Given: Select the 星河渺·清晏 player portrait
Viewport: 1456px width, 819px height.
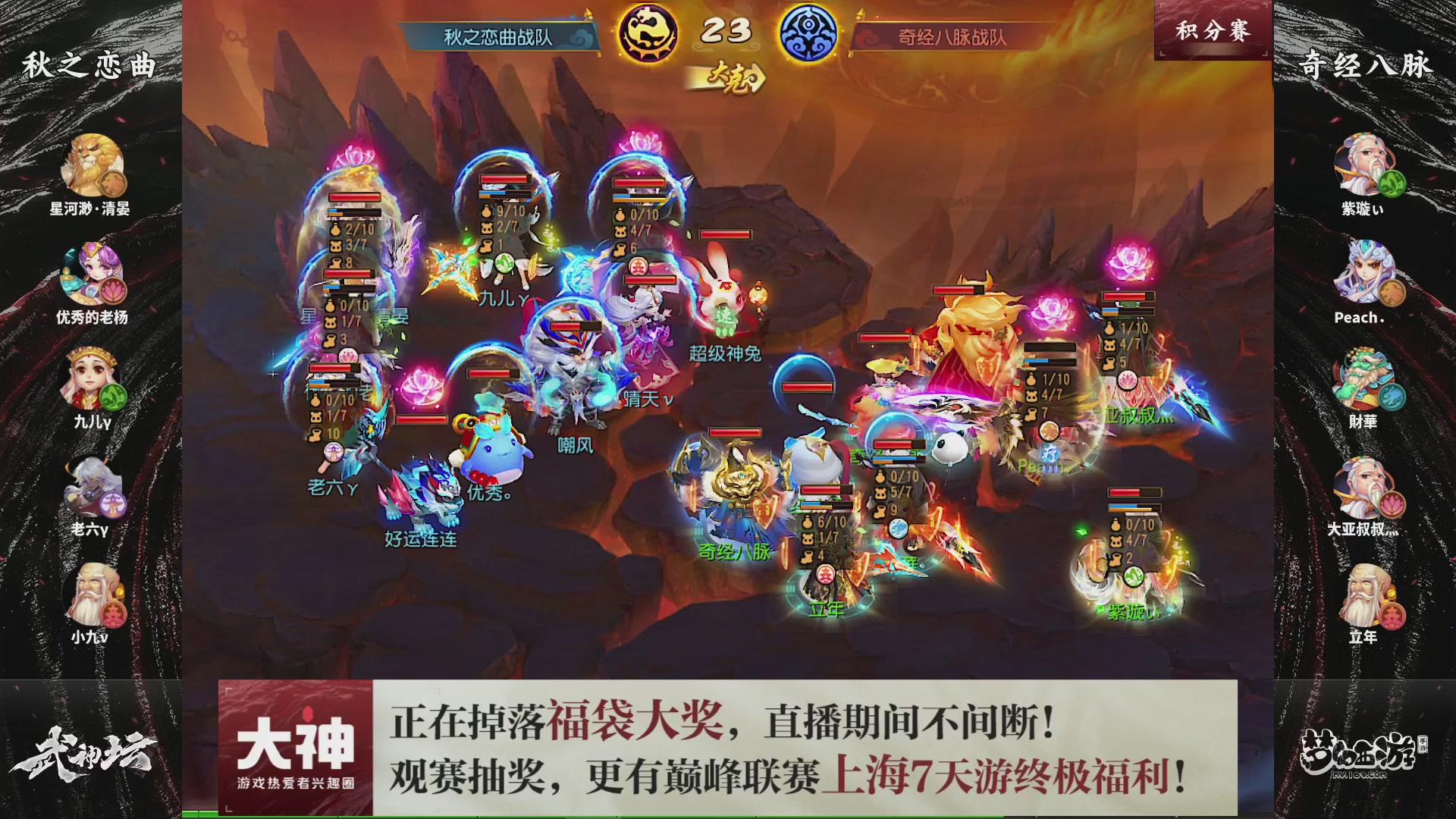Looking at the screenshot, I should pyautogui.click(x=93, y=163).
